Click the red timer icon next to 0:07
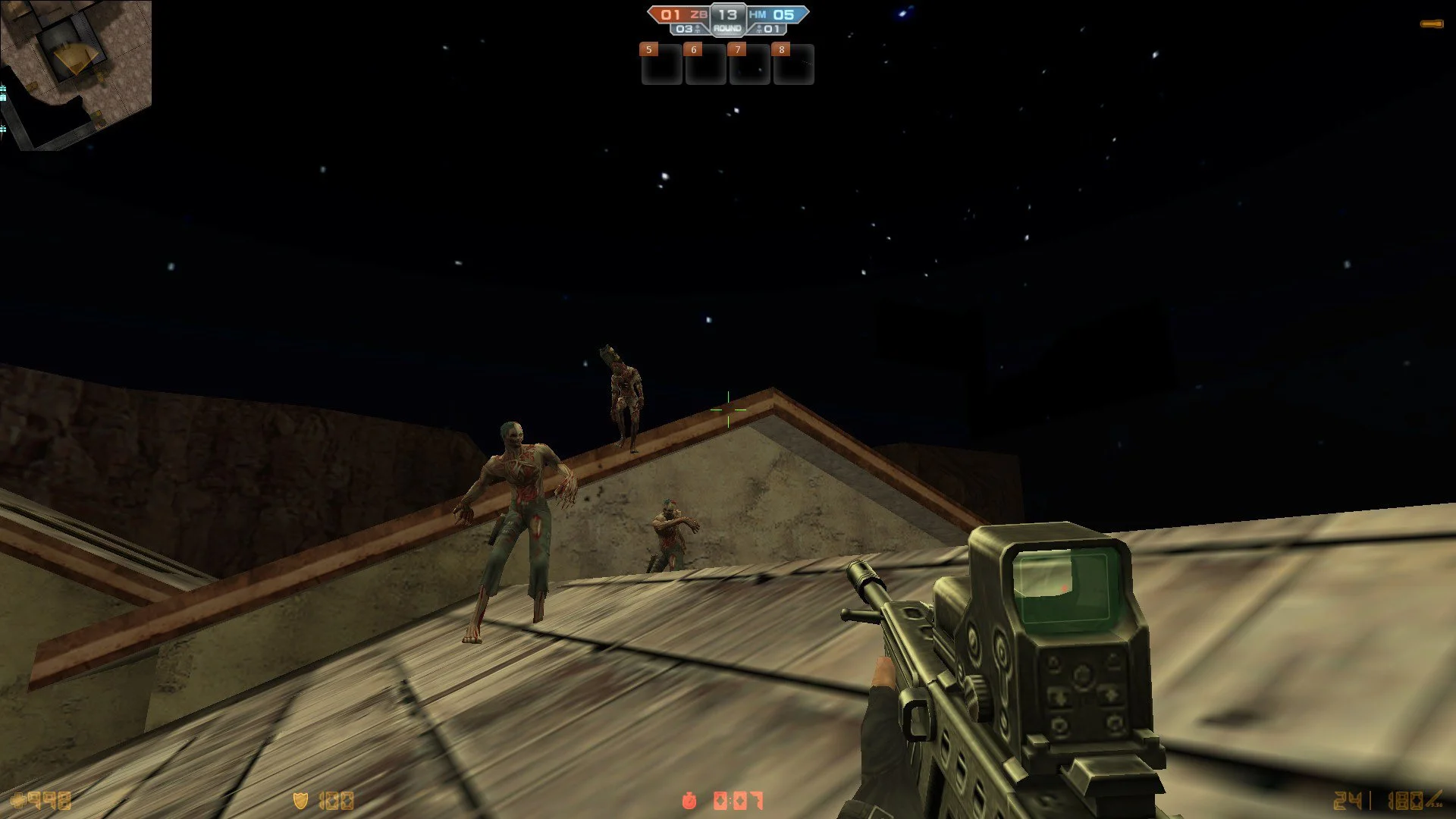Image resolution: width=1456 pixels, height=819 pixels. pyautogui.click(x=689, y=799)
